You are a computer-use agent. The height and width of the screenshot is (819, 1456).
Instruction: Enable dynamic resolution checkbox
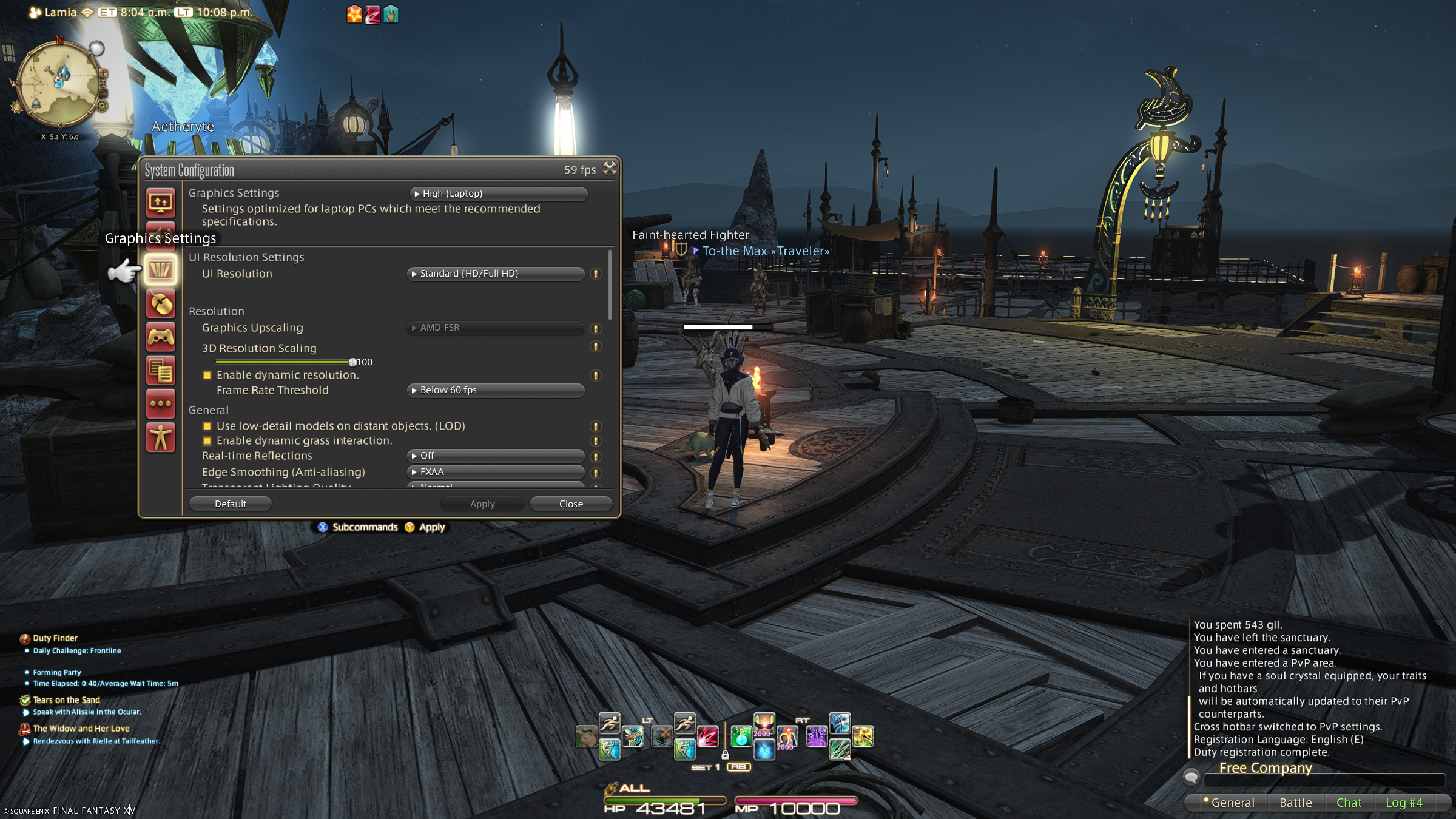207,375
